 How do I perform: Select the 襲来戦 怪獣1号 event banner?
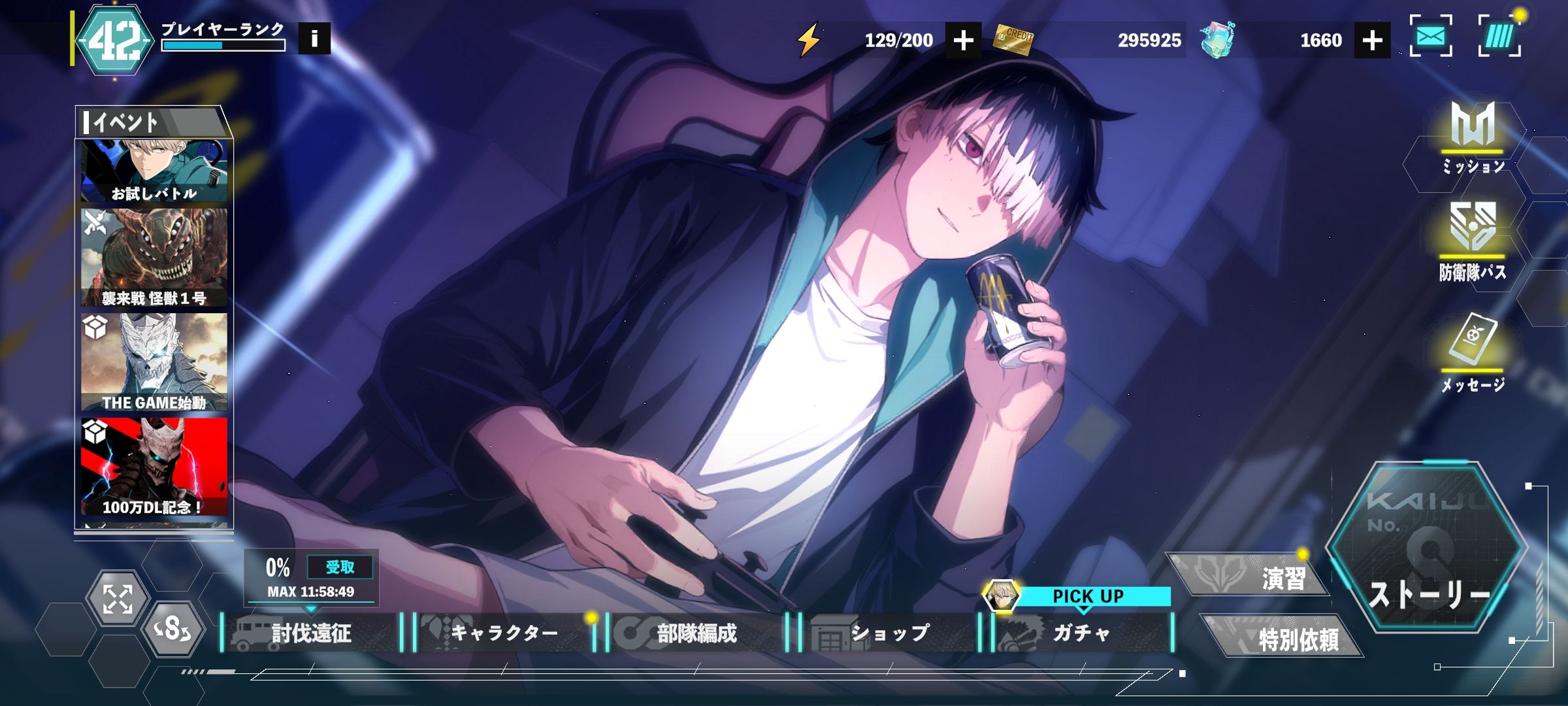[x=154, y=258]
